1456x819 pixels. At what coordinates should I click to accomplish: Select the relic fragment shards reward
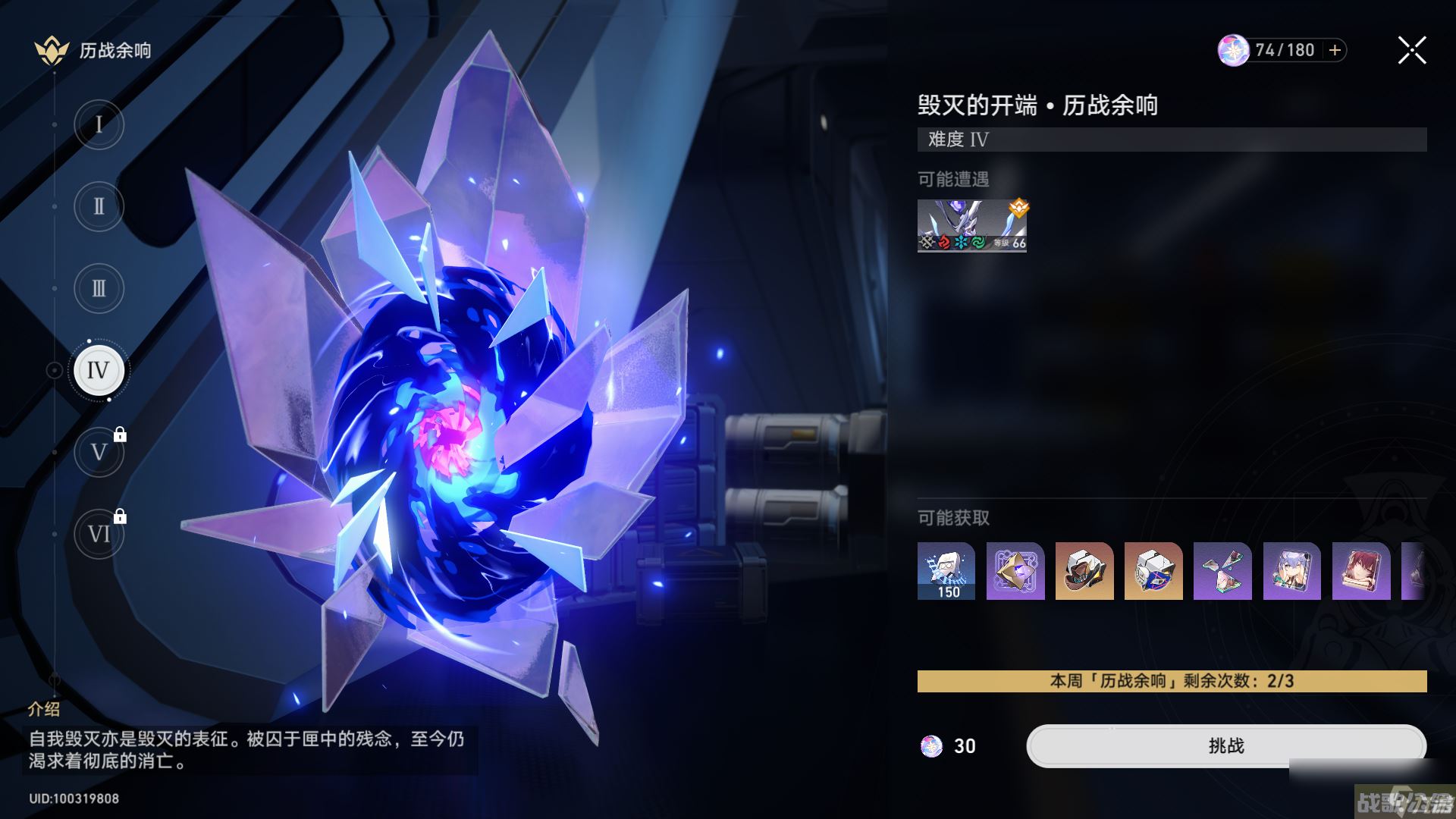click(x=1222, y=572)
